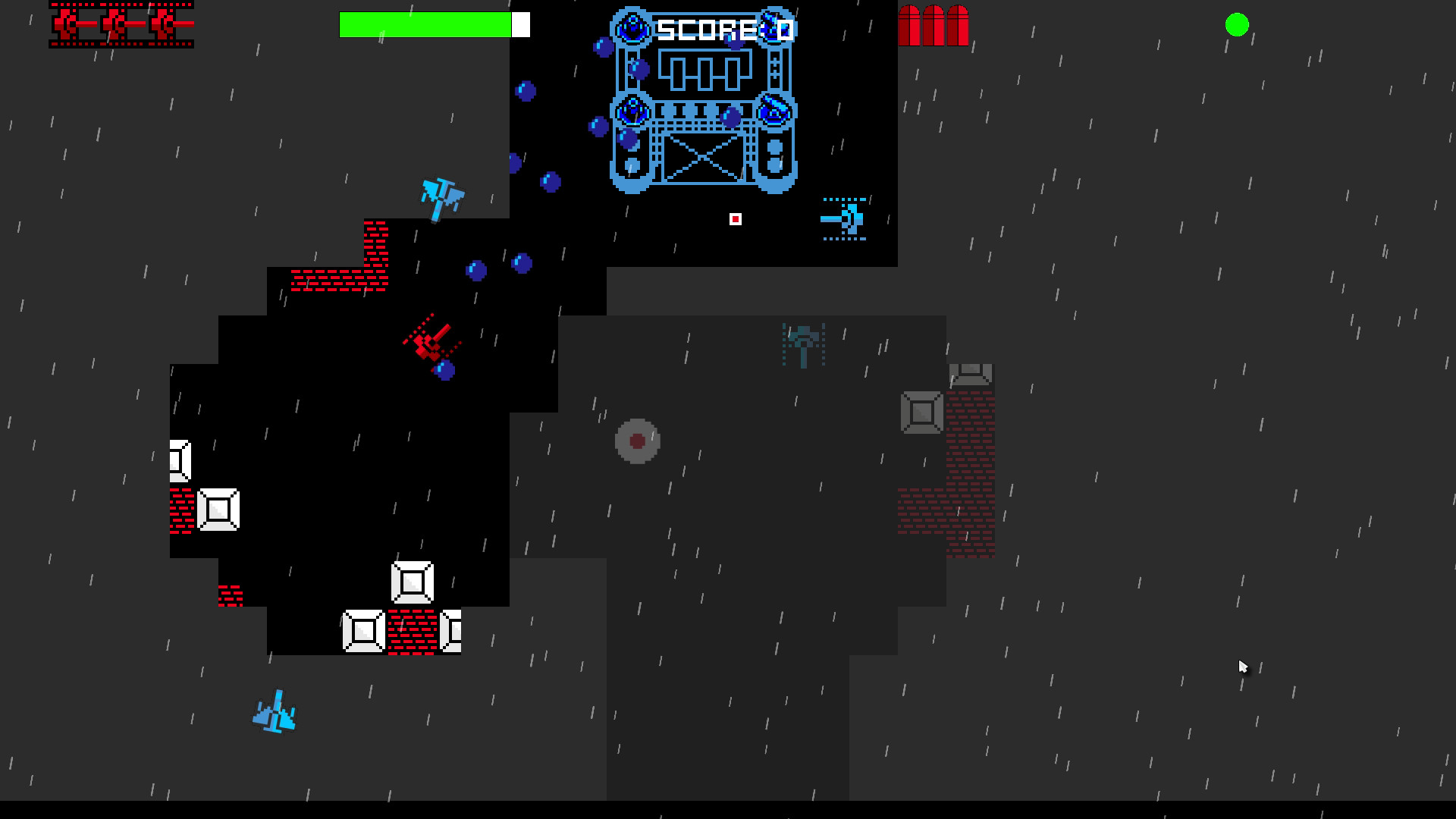The height and width of the screenshot is (819, 1456).
Task: Click the X-crate at the base's center
Action: pyautogui.click(x=702, y=158)
